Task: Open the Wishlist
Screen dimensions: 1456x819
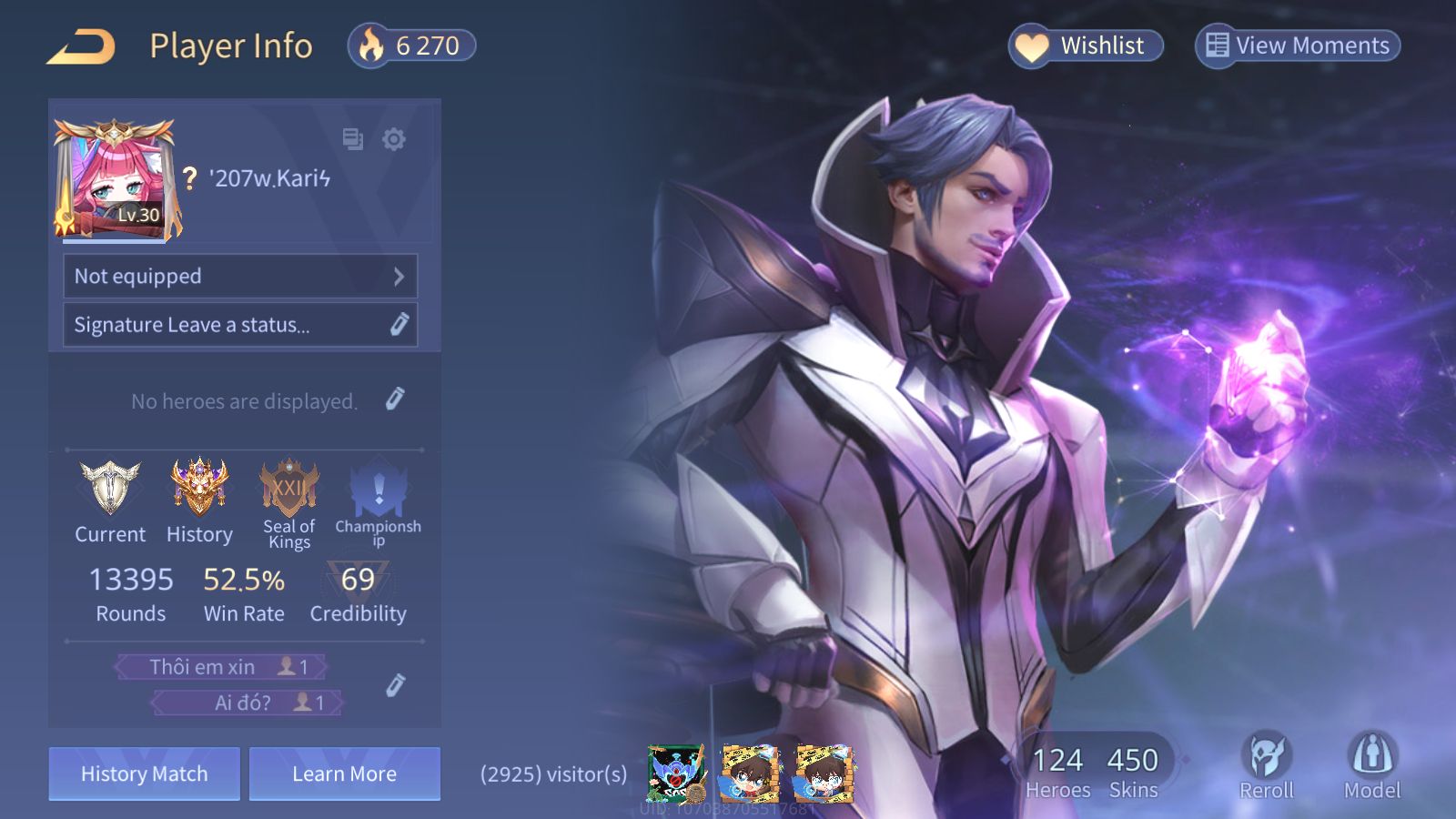Action: point(1086,45)
